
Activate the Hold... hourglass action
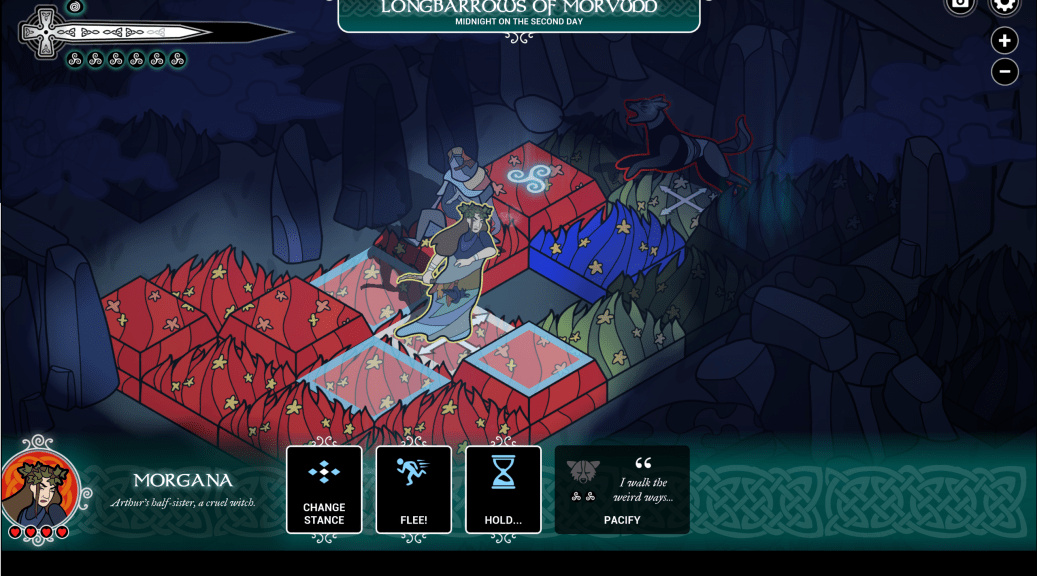click(x=503, y=489)
